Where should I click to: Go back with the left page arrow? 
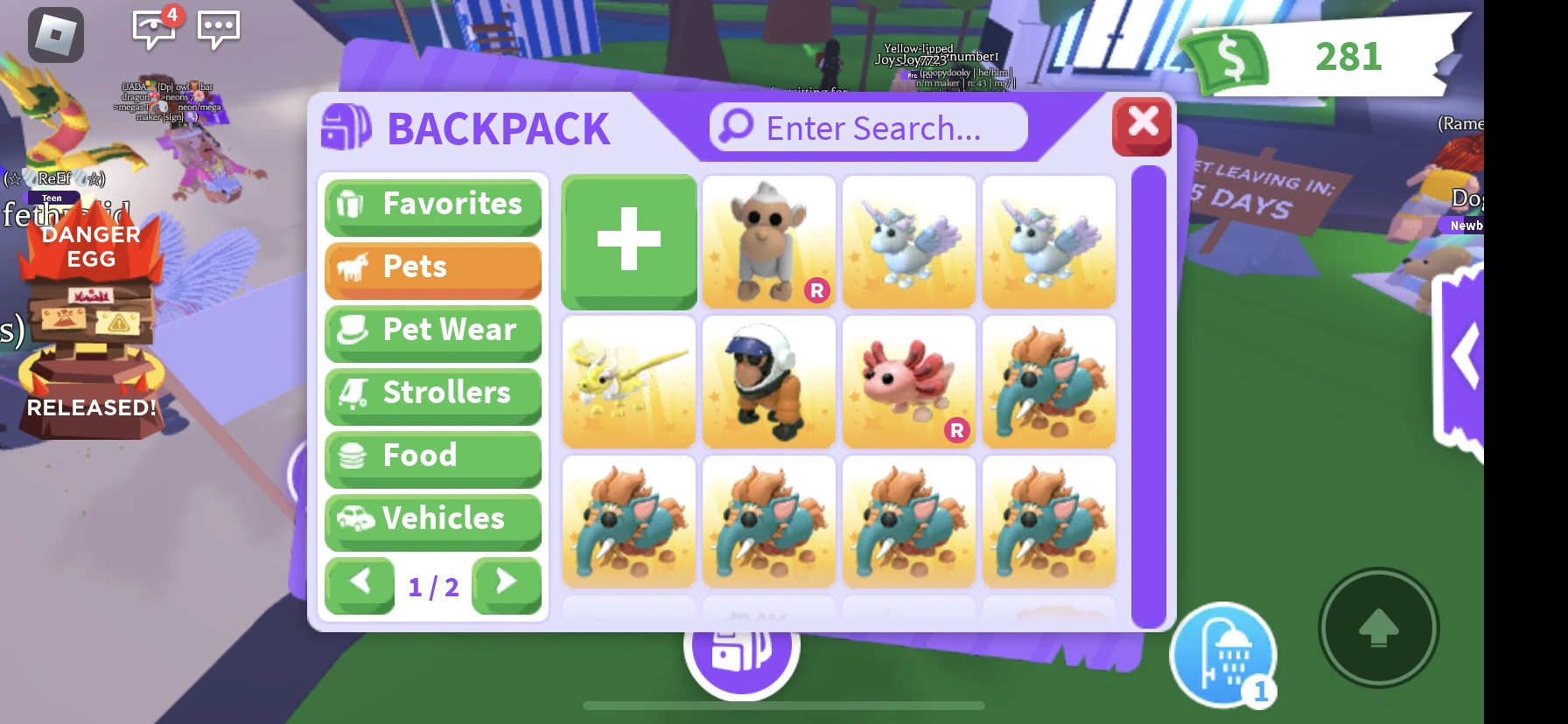(360, 586)
